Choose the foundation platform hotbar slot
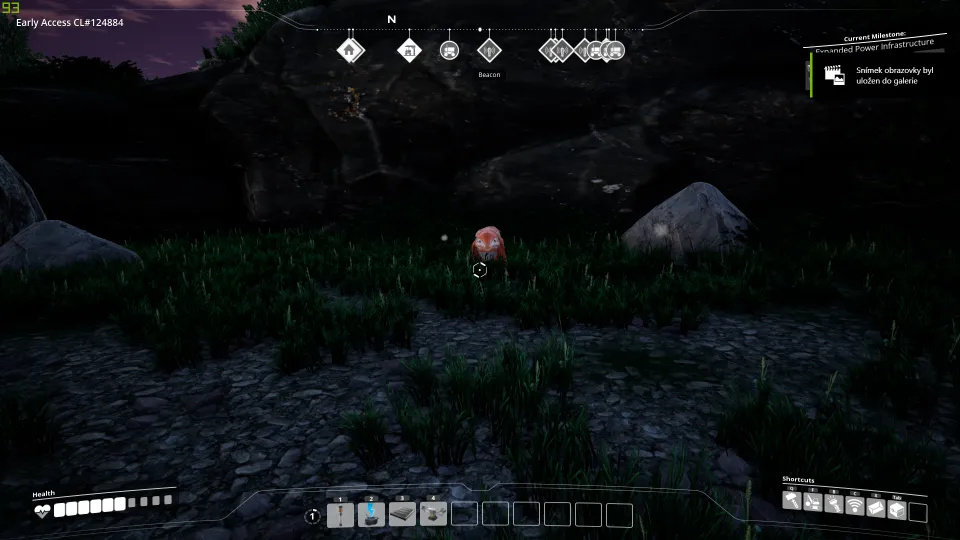 coord(402,515)
